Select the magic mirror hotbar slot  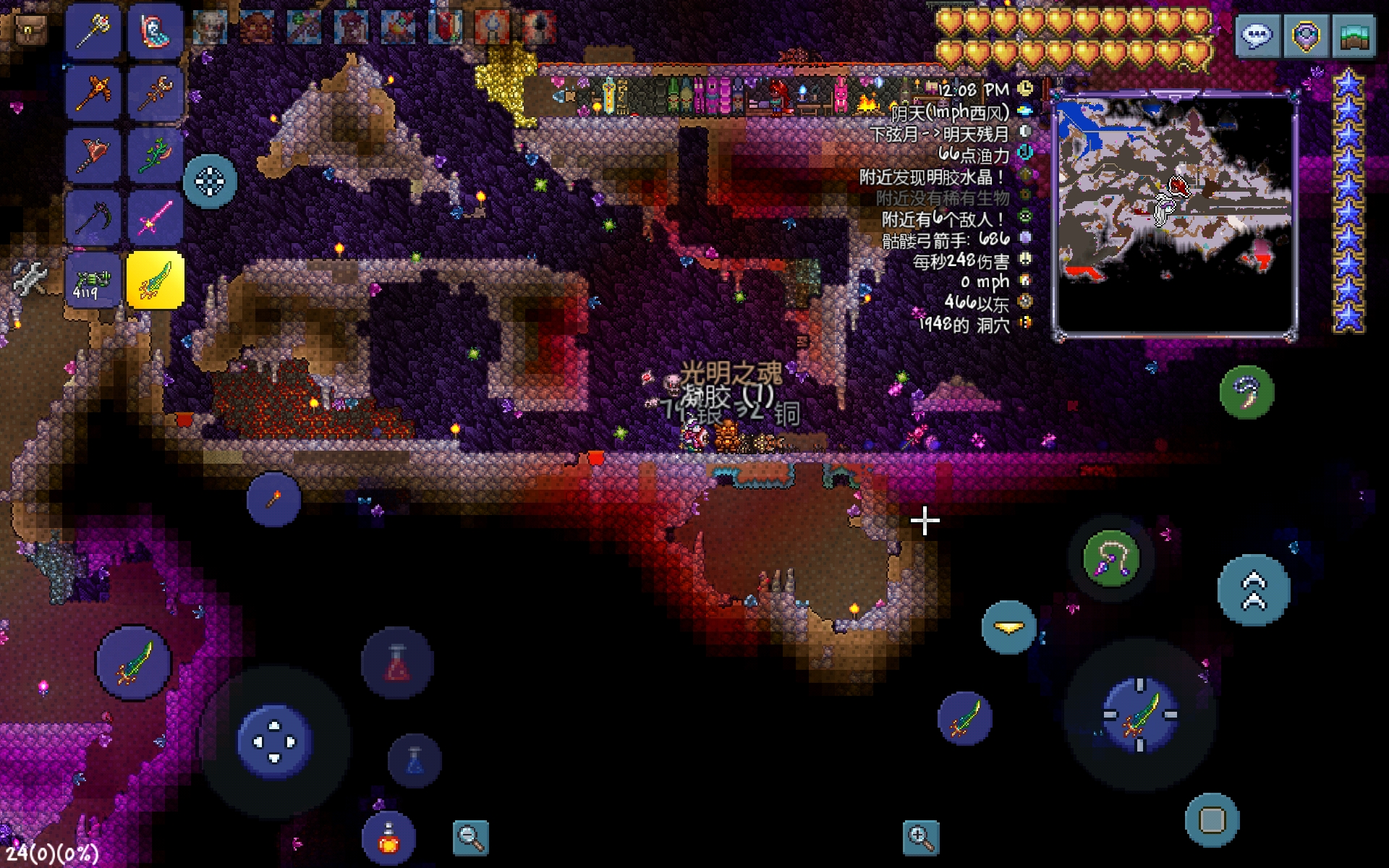(x=156, y=31)
